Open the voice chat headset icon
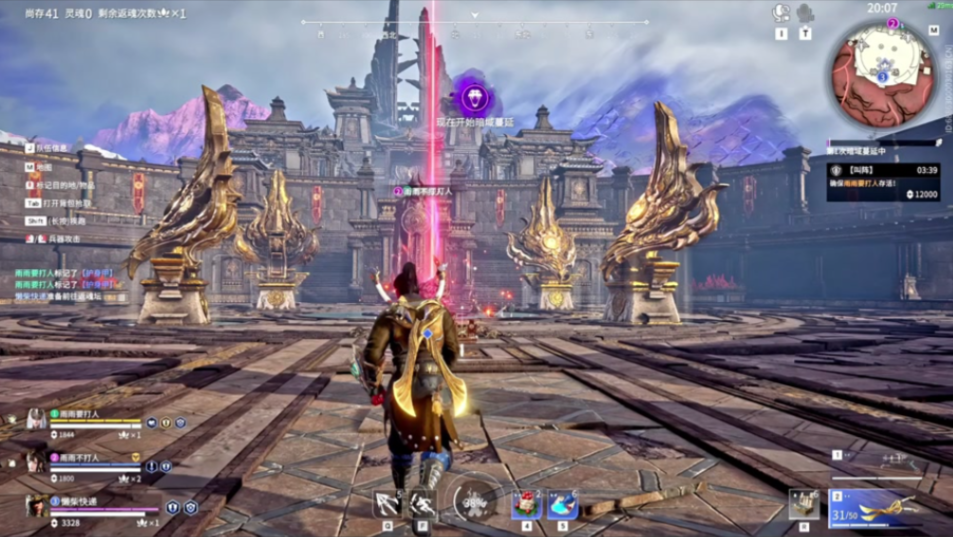Screen dimensions: 953x537 click(x=781, y=13)
